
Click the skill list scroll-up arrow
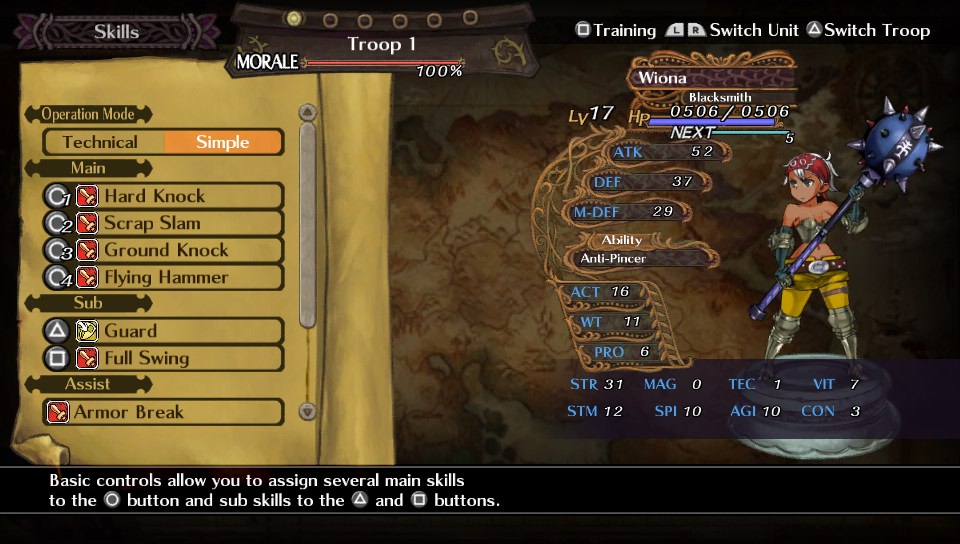coord(308,112)
